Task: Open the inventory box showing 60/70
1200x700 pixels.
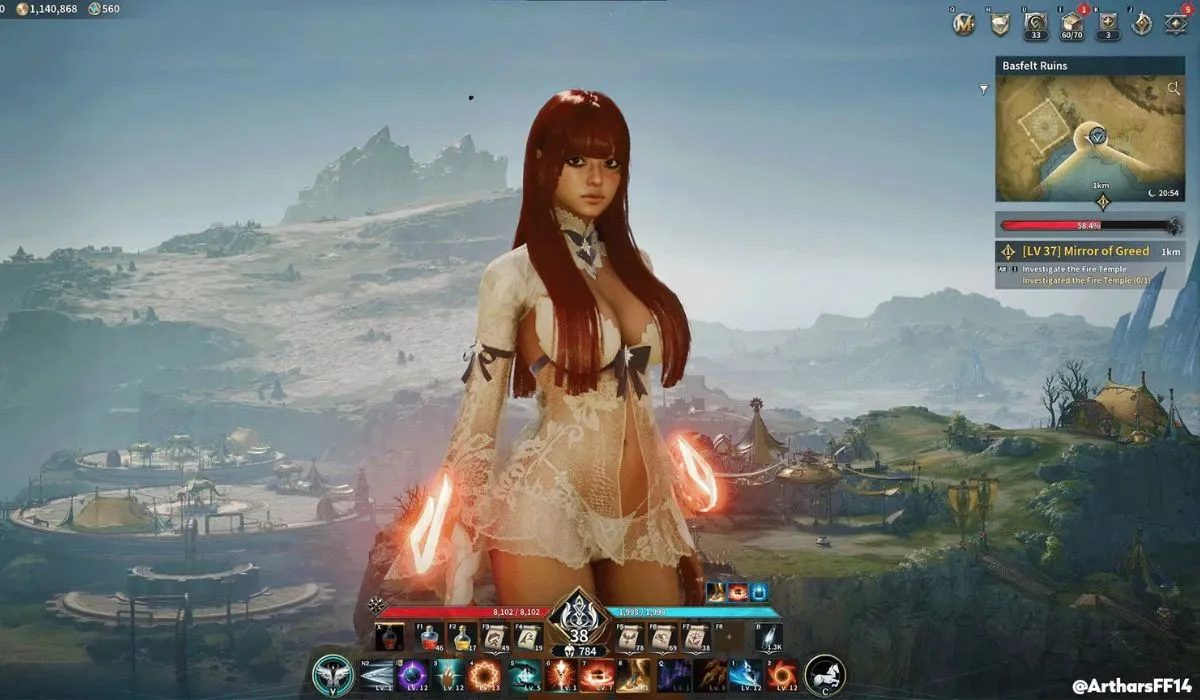Action: tap(1072, 24)
